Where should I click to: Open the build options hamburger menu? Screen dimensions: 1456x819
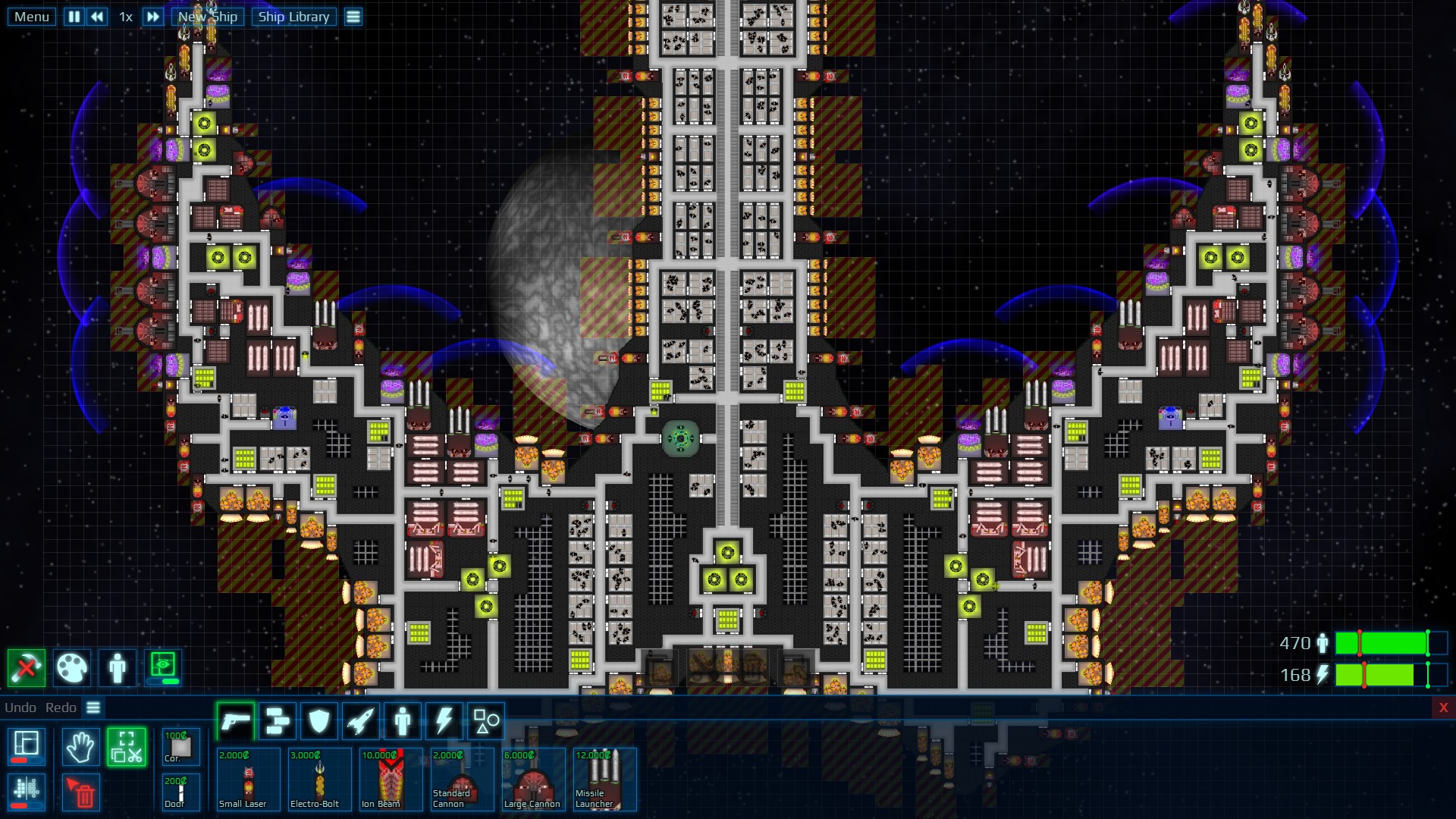(93, 707)
